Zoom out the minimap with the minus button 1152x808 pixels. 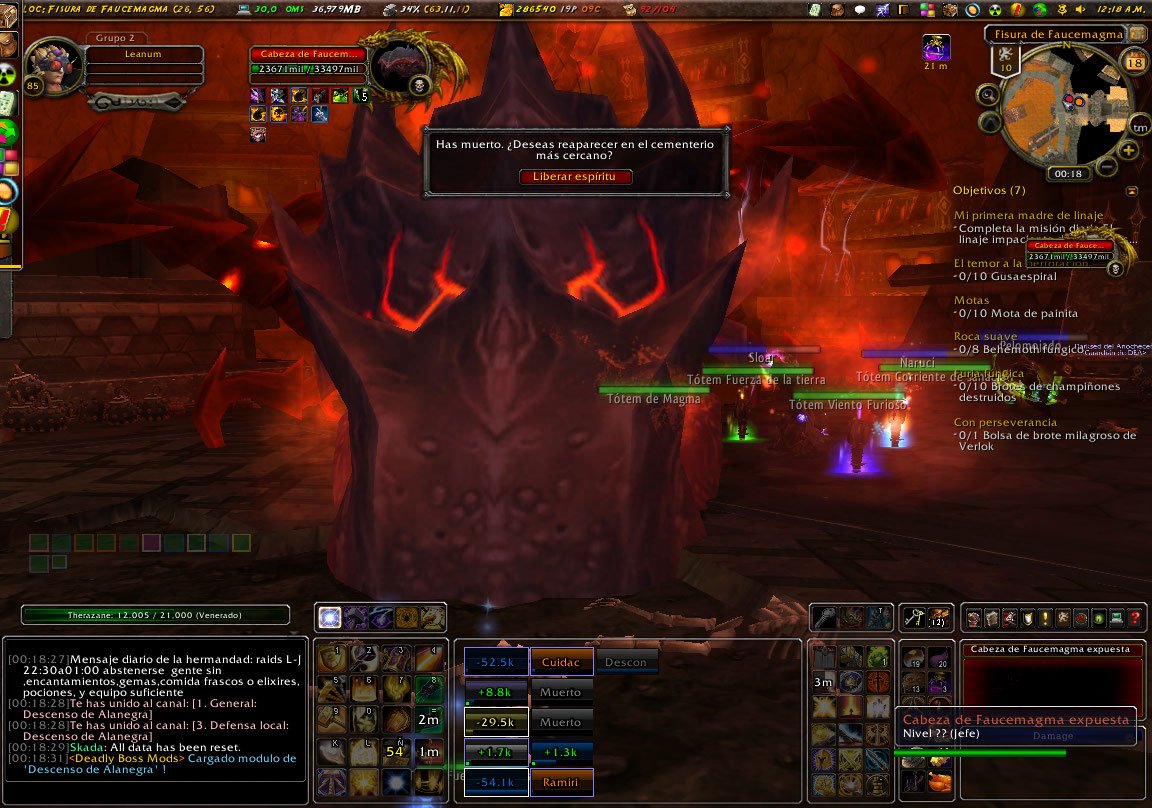1107,165
